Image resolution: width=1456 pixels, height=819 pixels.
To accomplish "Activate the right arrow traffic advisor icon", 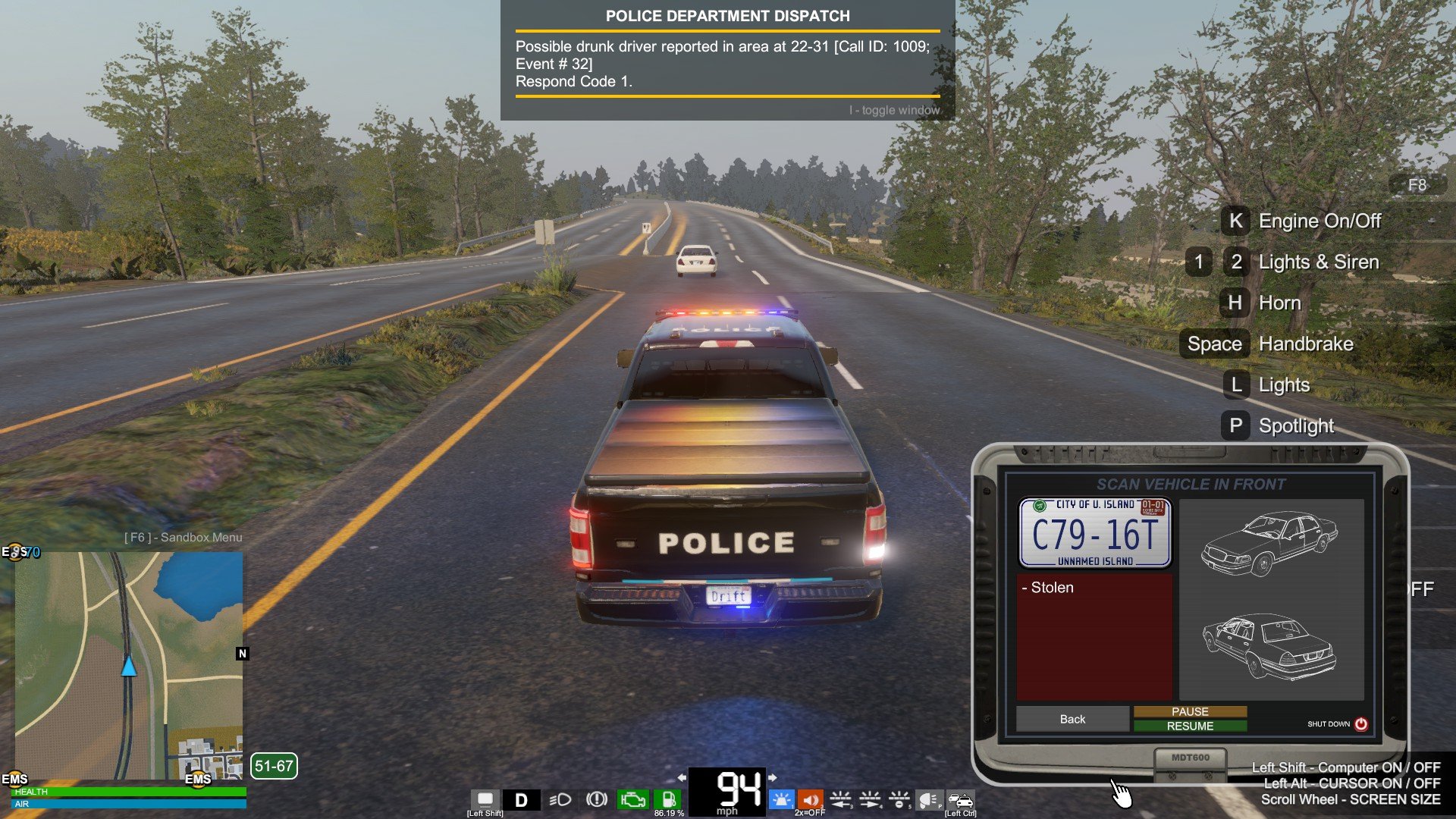I will click(x=870, y=799).
